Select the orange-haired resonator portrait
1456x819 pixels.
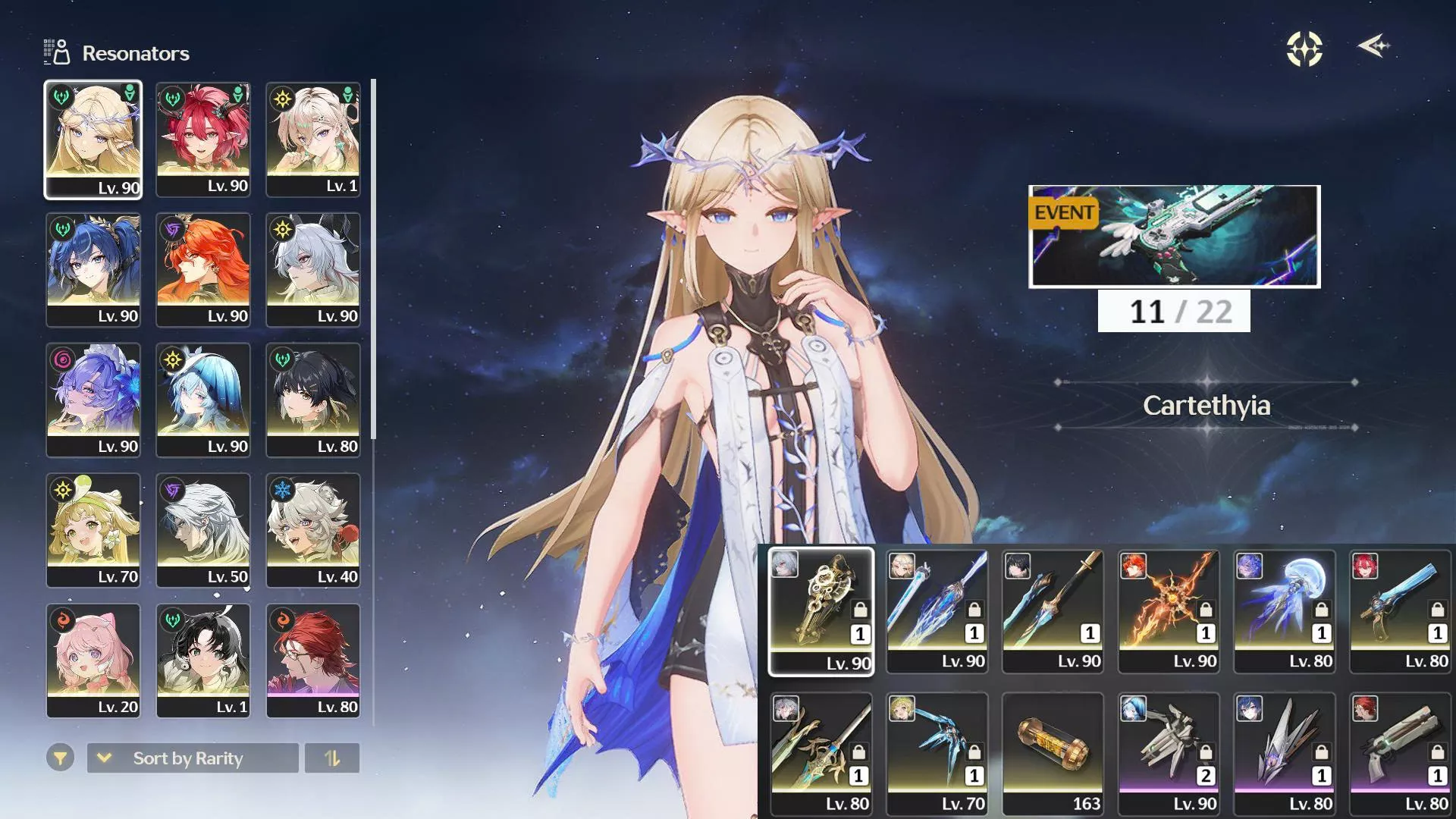(203, 270)
